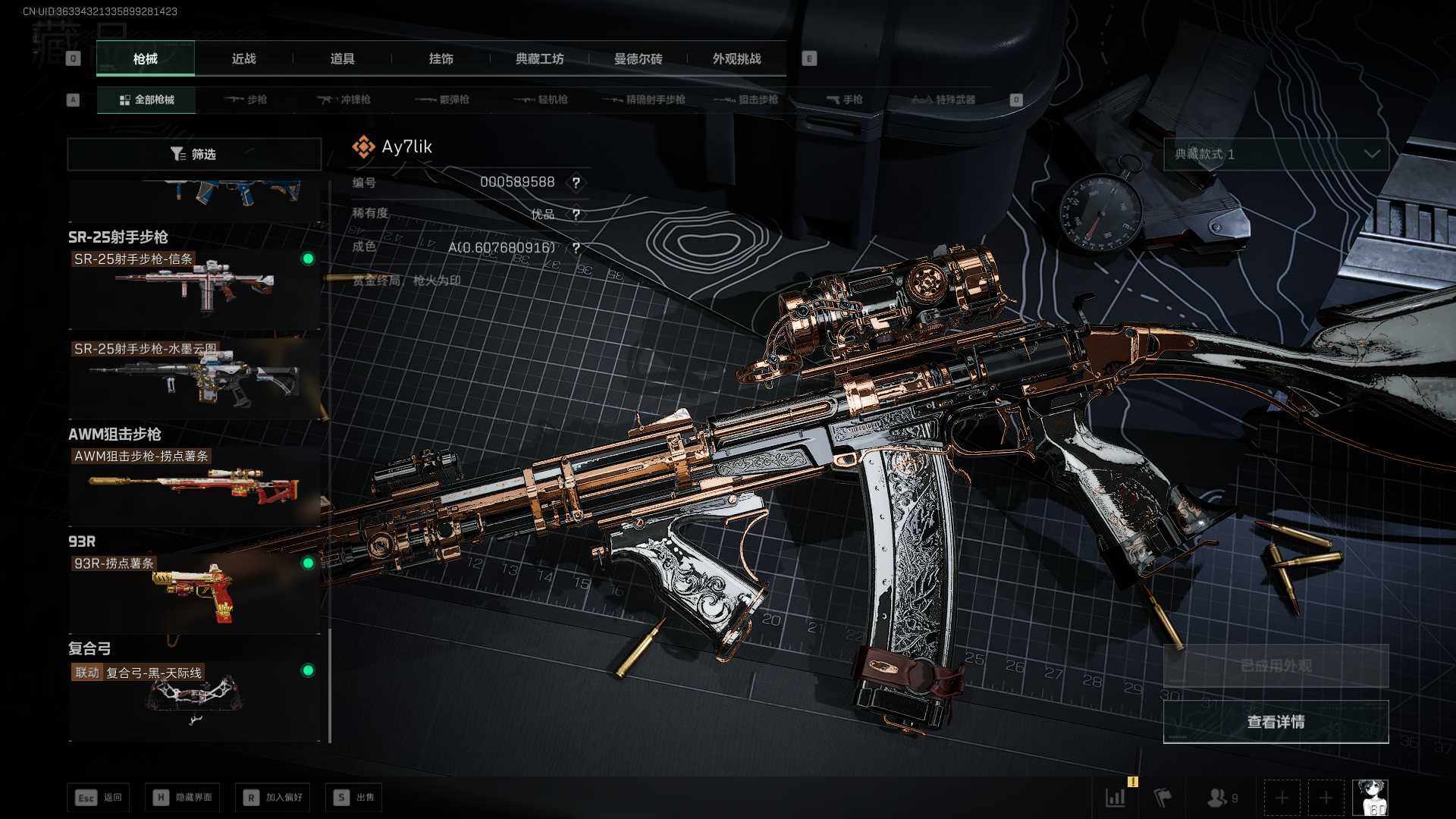Screen dimensions: 1456x819
Task: Filter weapons by 步枪 rifles
Action: tap(246, 100)
